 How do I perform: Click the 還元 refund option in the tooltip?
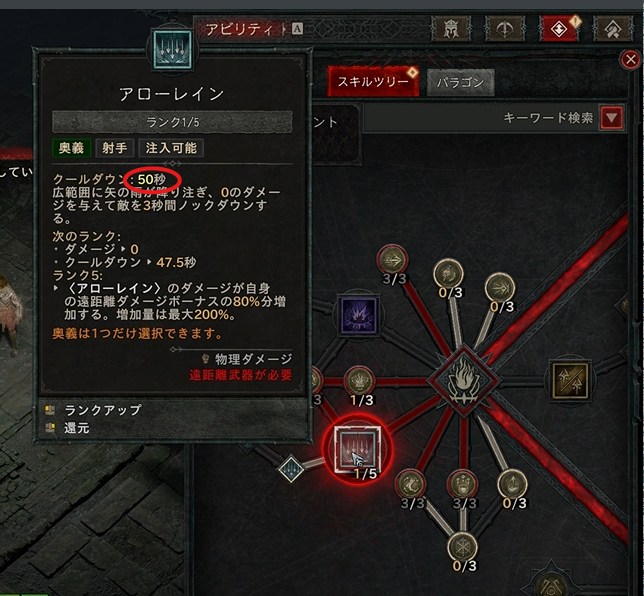coord(75,427)
